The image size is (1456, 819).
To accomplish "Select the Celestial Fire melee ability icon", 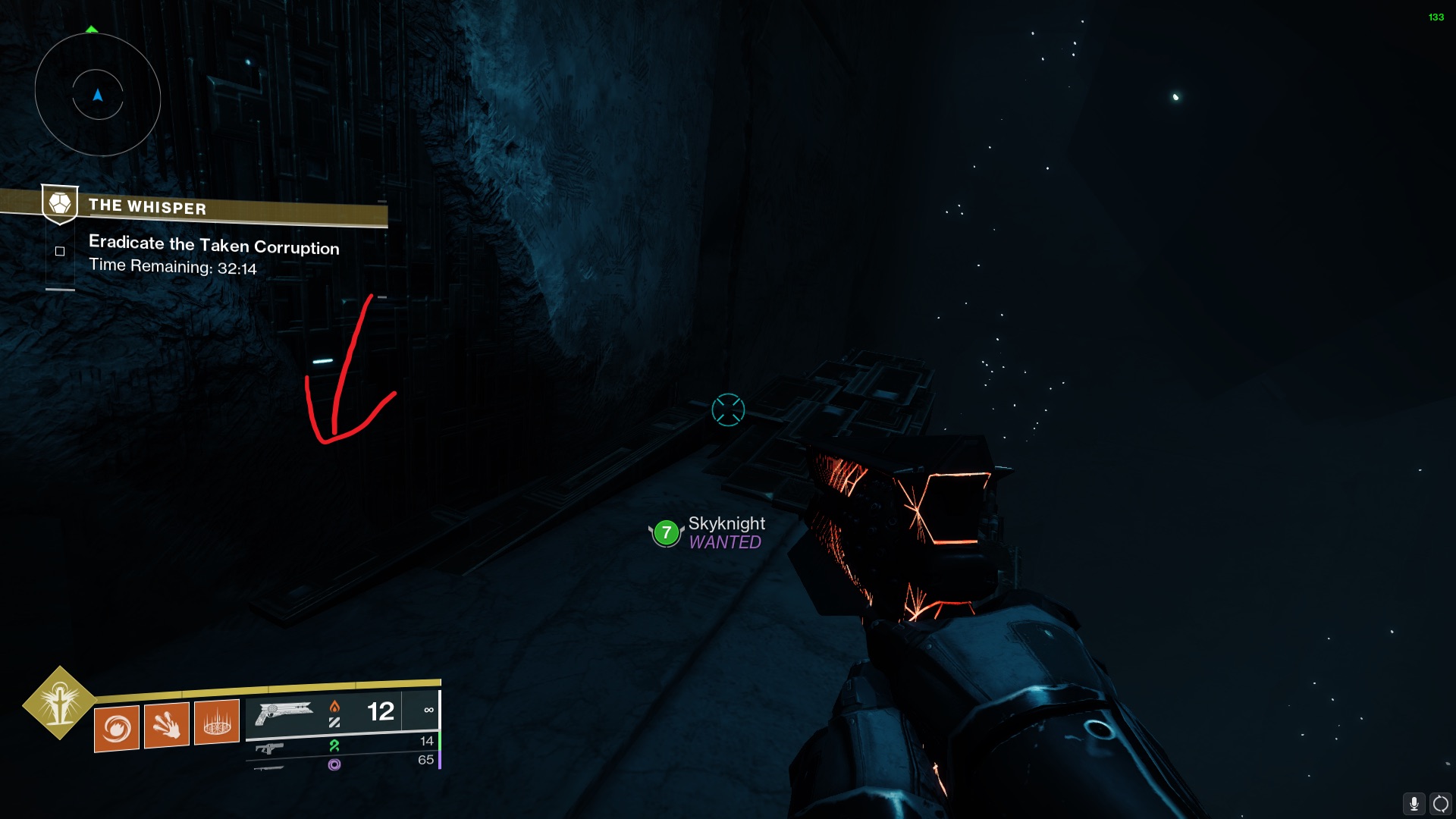I will (x=167, y=726).
